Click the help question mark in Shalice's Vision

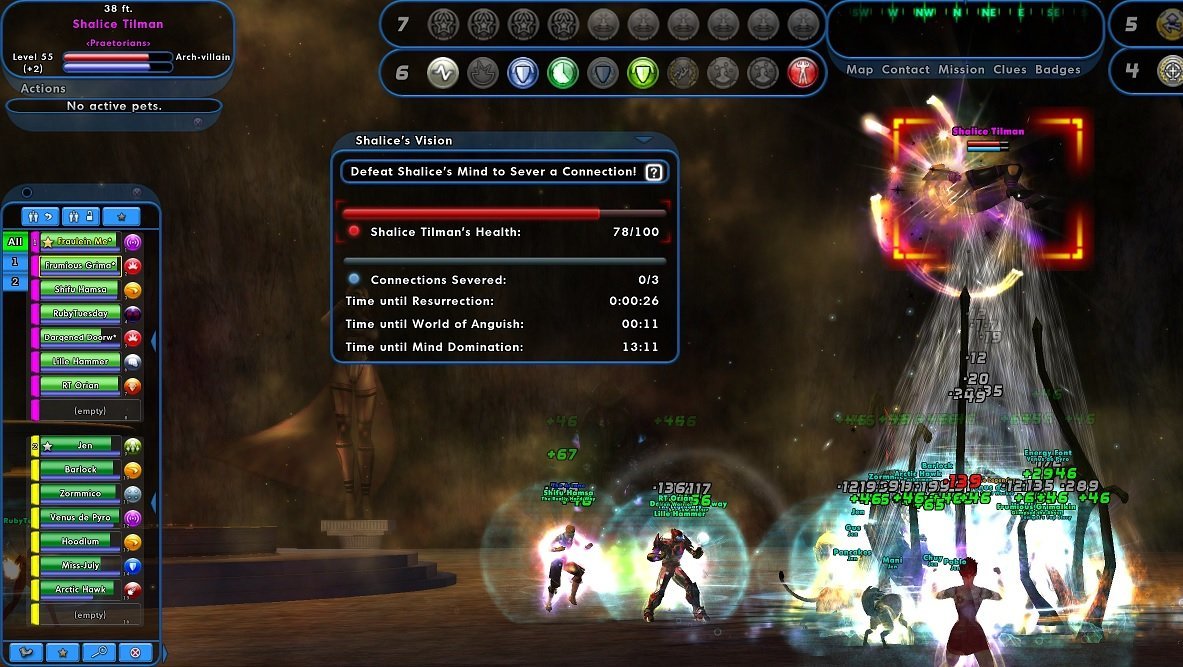click(654, 172)
